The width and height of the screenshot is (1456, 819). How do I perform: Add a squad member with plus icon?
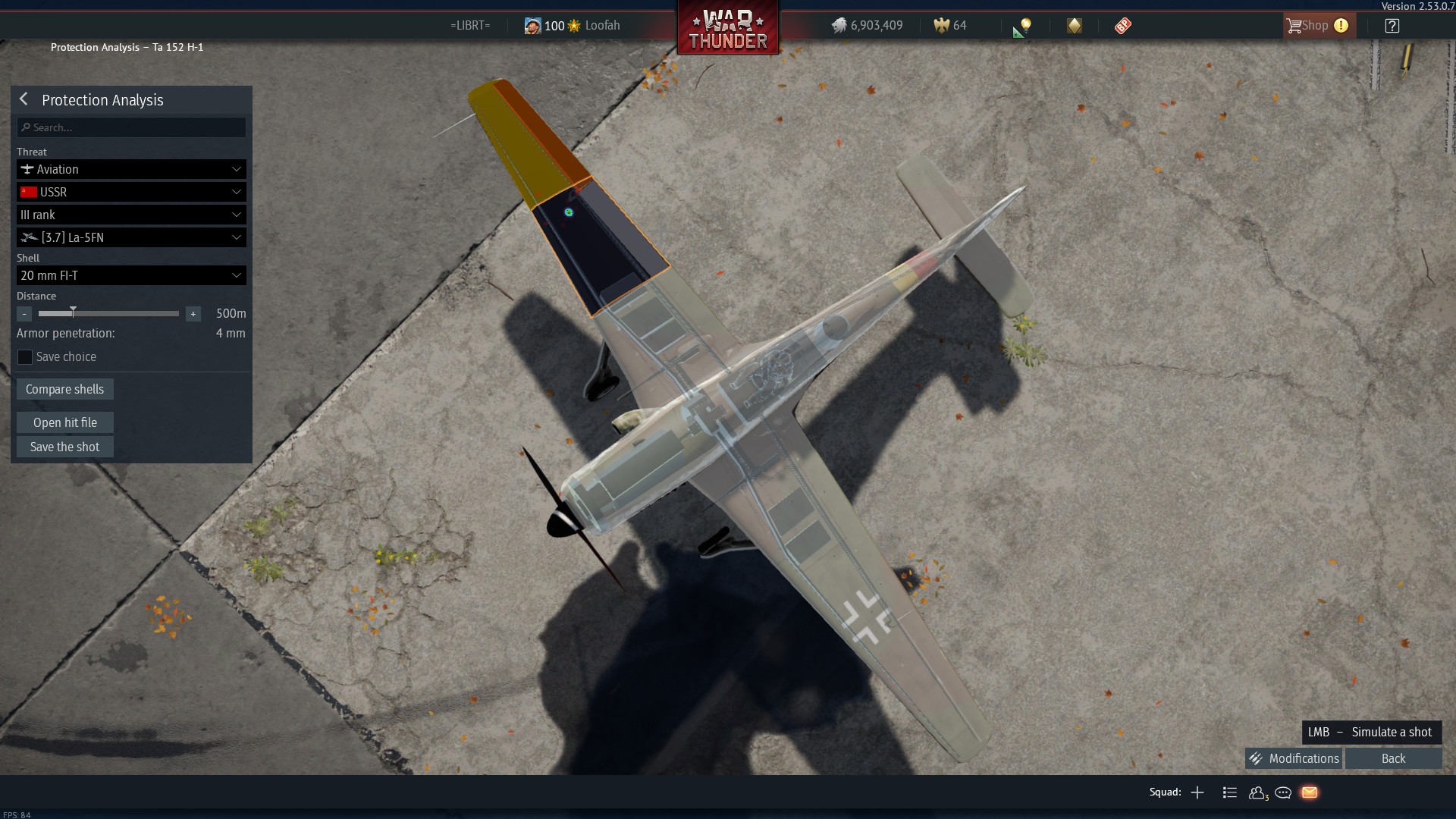[1197, 792]
